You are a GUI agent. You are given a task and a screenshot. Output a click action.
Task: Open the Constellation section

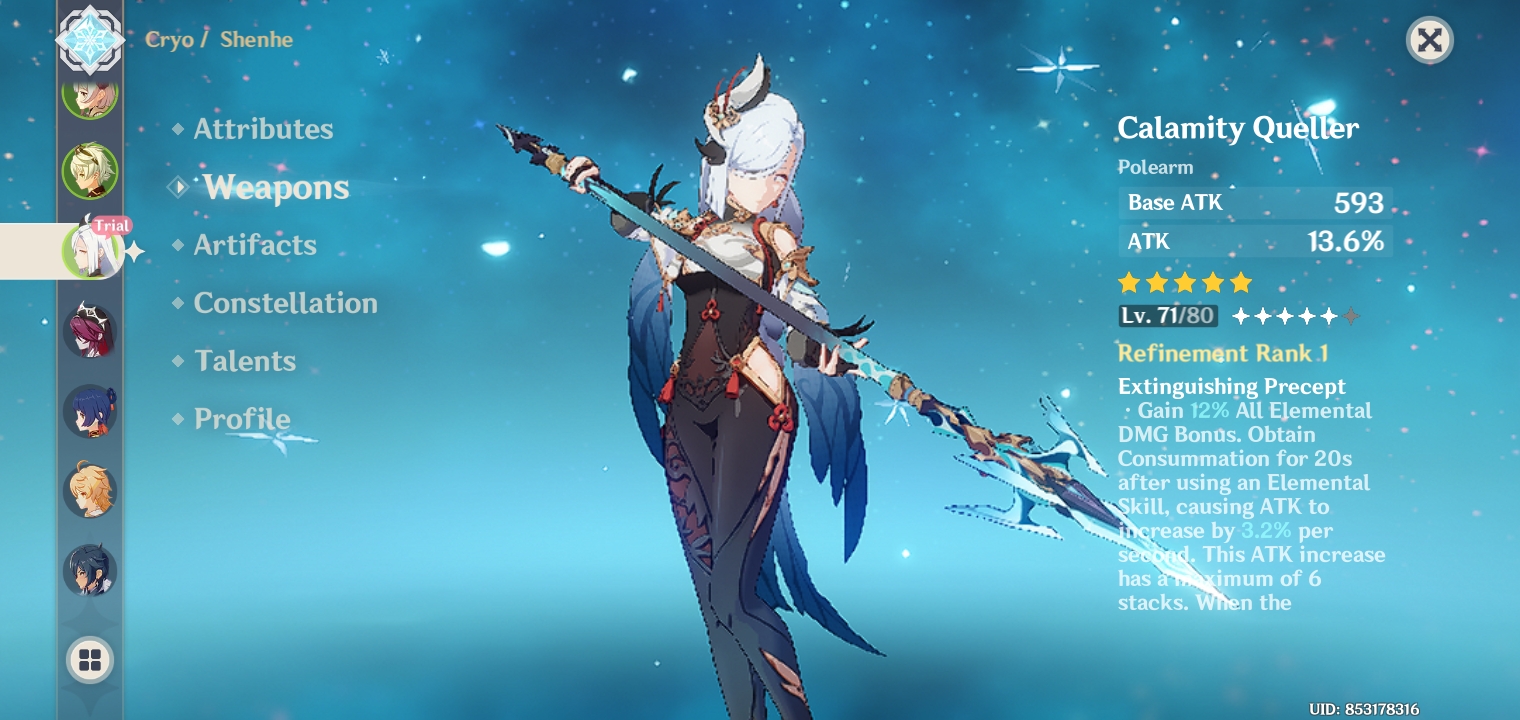286,303
